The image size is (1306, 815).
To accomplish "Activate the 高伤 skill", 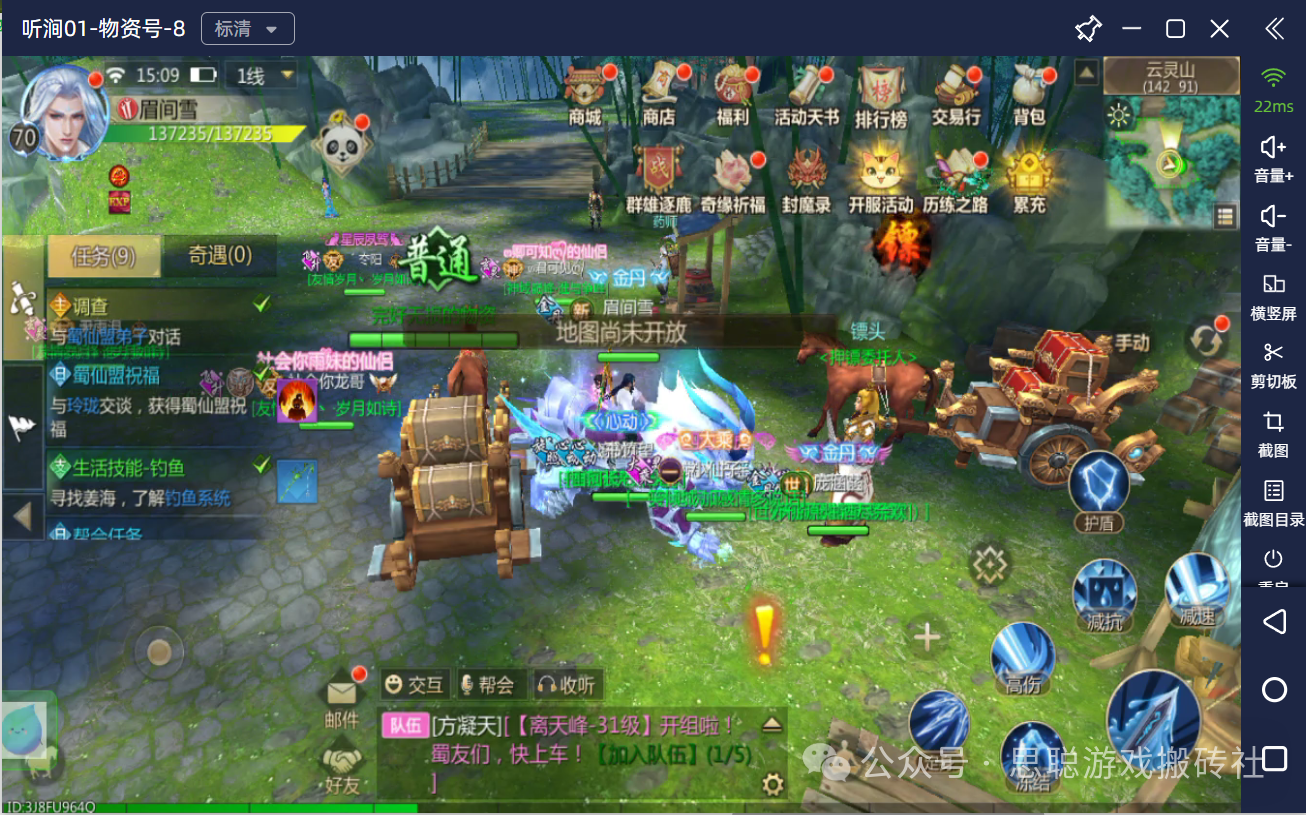I will pyautogui.click(x=1023, y=655).
